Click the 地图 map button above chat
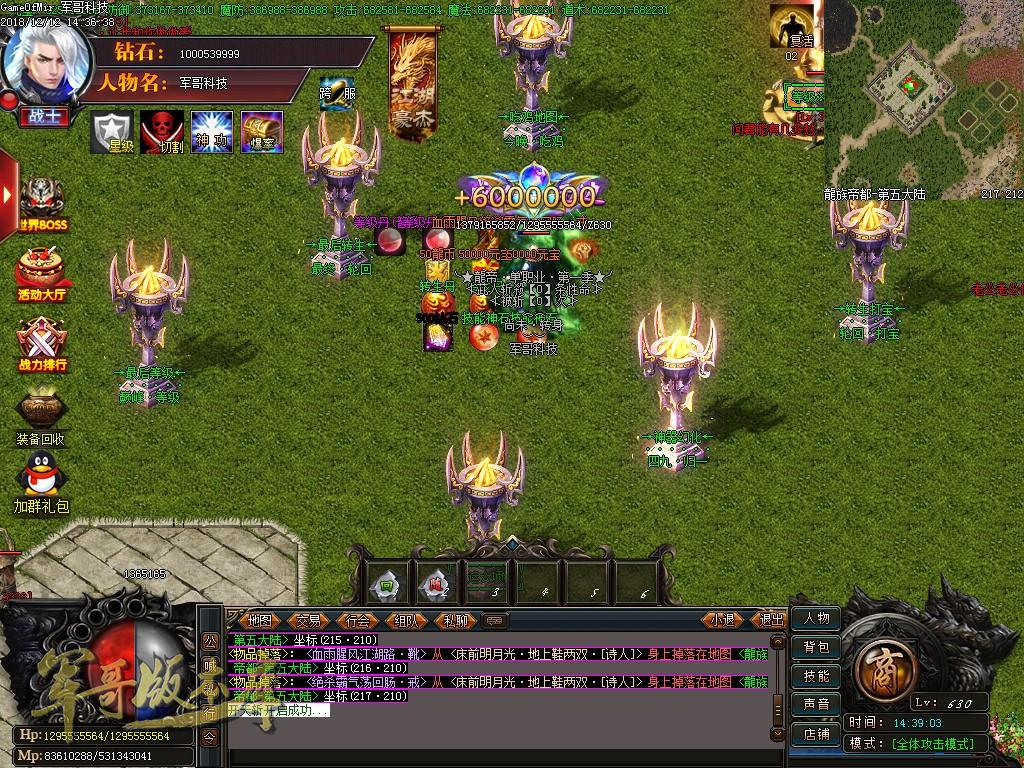The height and width of the screenshot is (768, 1024). (x=260, y=620)
